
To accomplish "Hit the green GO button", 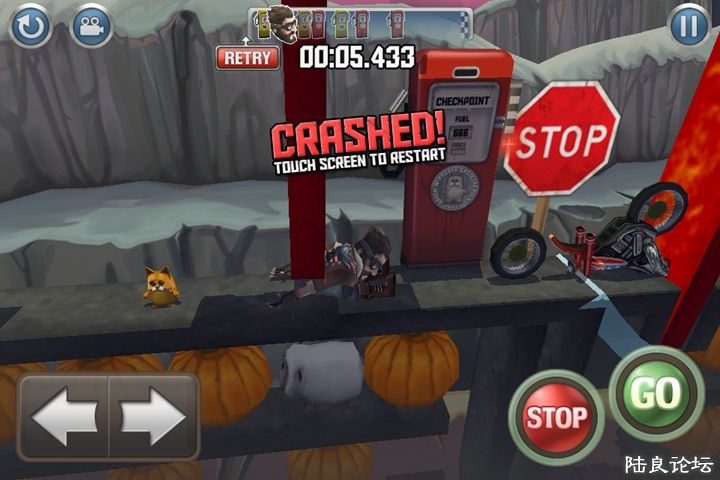I will 655,394.
